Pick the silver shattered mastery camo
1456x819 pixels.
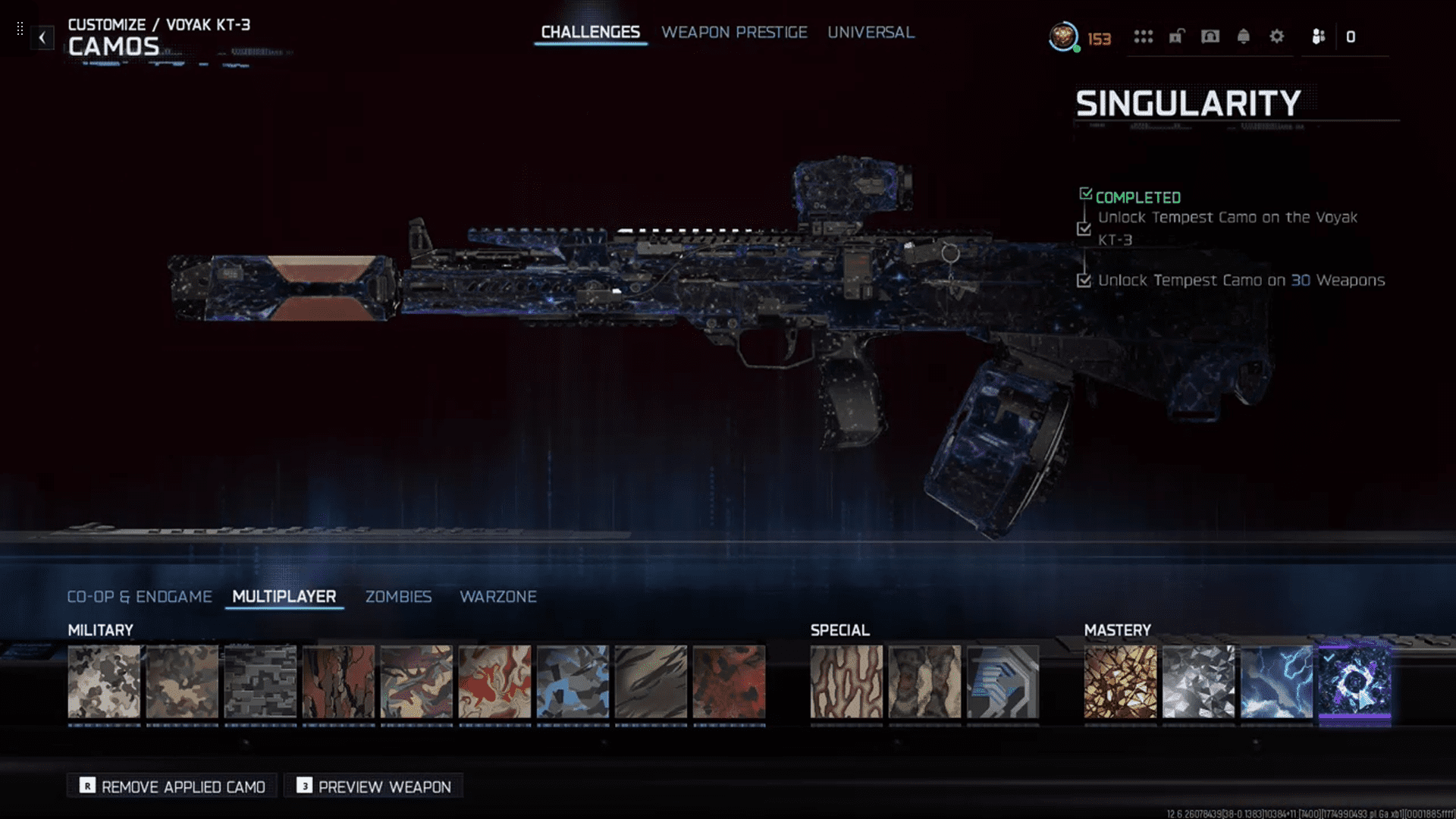[x=1198, y=682]
